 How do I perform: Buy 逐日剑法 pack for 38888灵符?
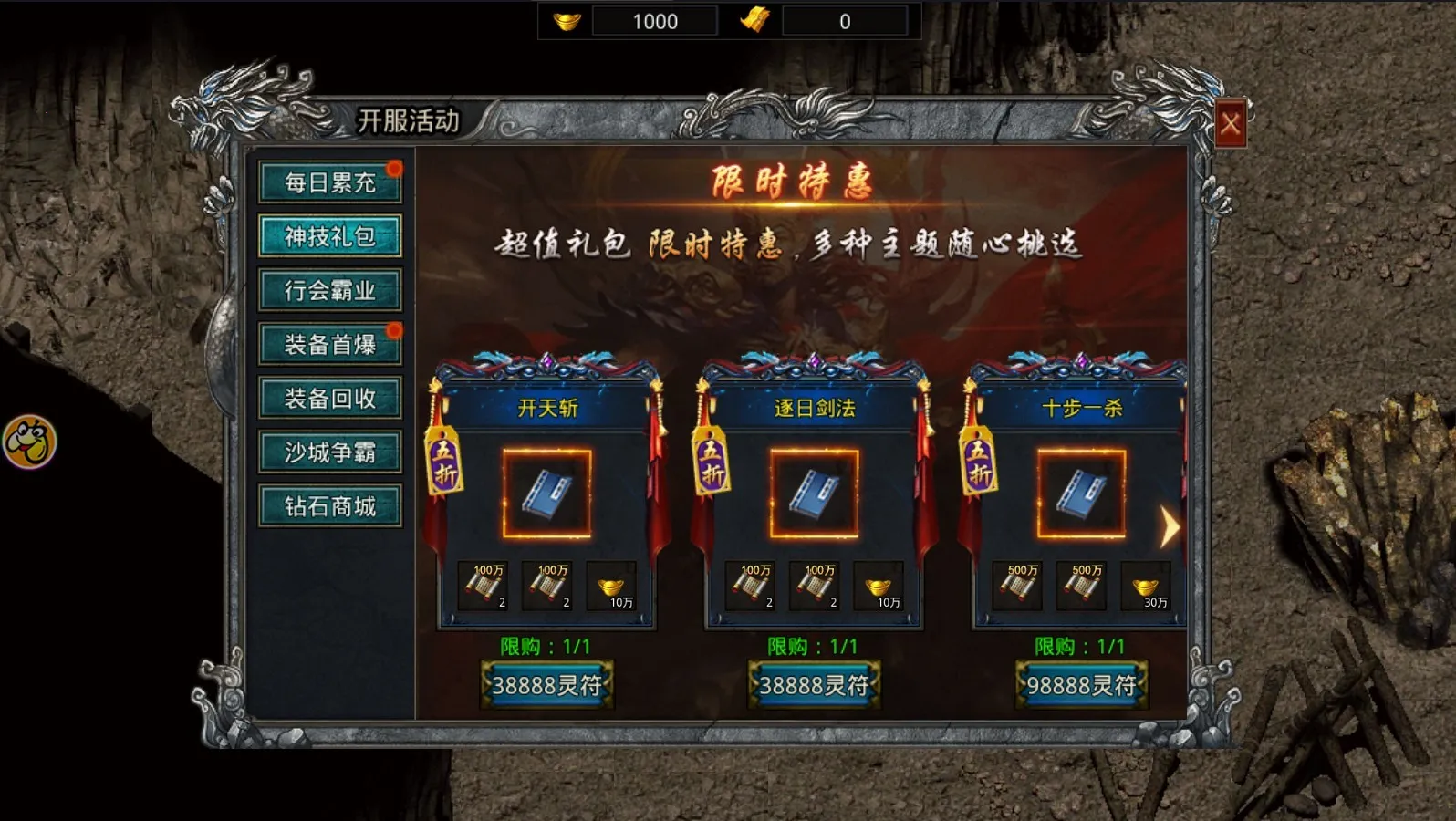point(814,685)
